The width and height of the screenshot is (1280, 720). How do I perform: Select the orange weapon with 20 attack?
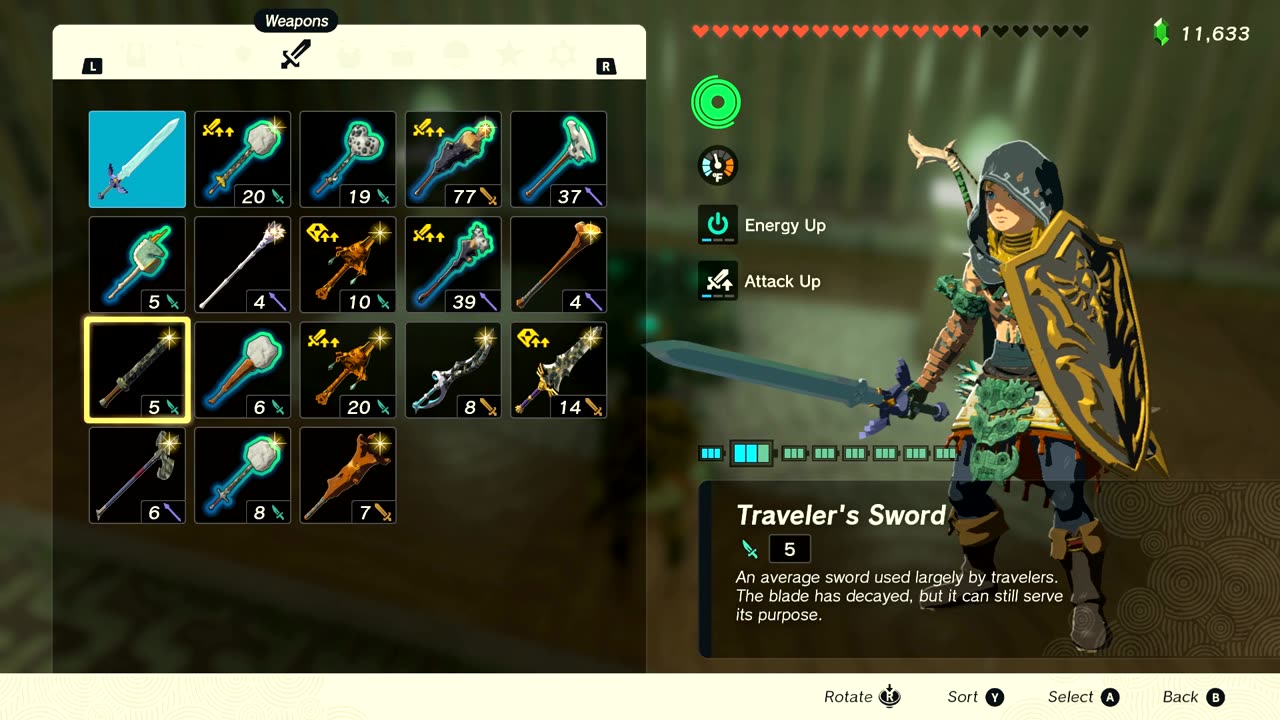(348, 370)
